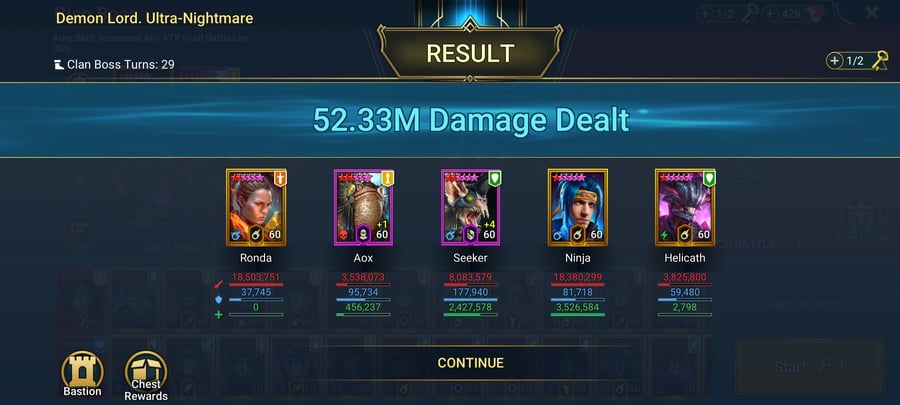Screen dimensions: 900x405
Task: Select Aox champion portrait
Action: point(364,207)
